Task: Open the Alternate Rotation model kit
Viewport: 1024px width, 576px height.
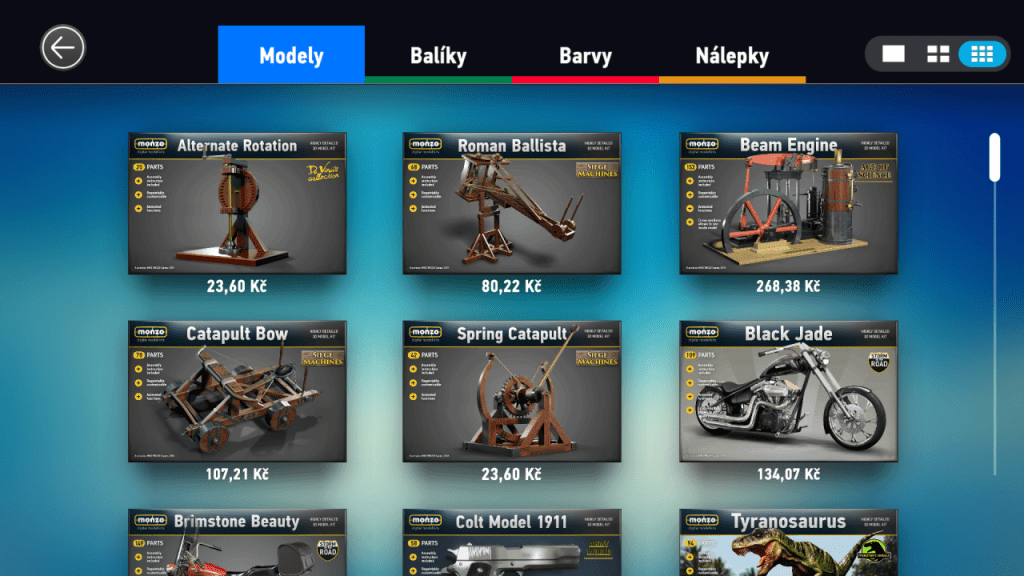Action: pos(237,203)
